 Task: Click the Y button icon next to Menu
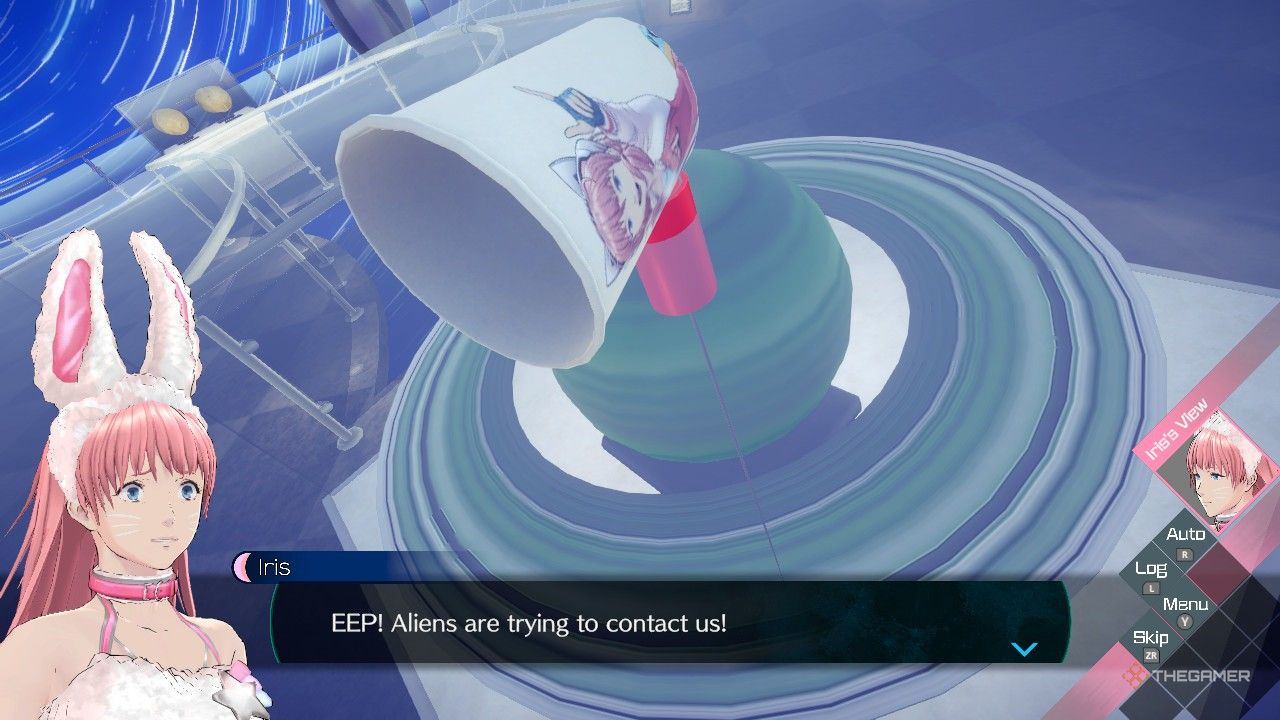tap(1184, 621)
